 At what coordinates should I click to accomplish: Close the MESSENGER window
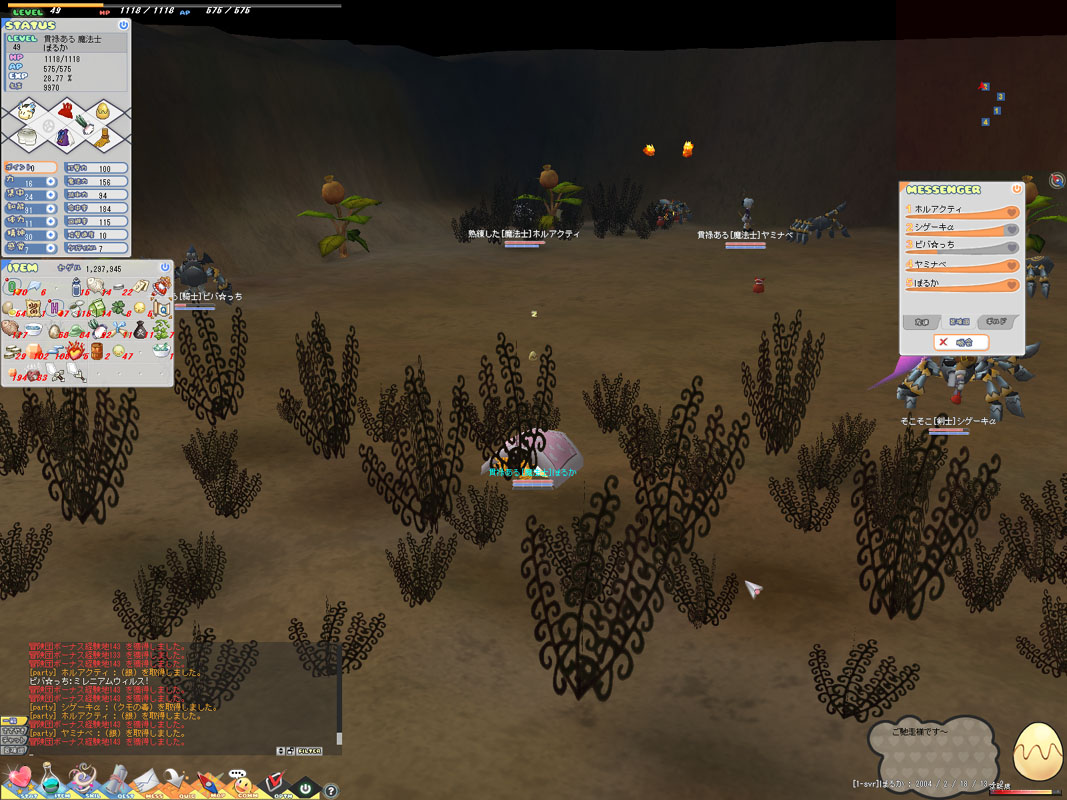pos(1017,188)
